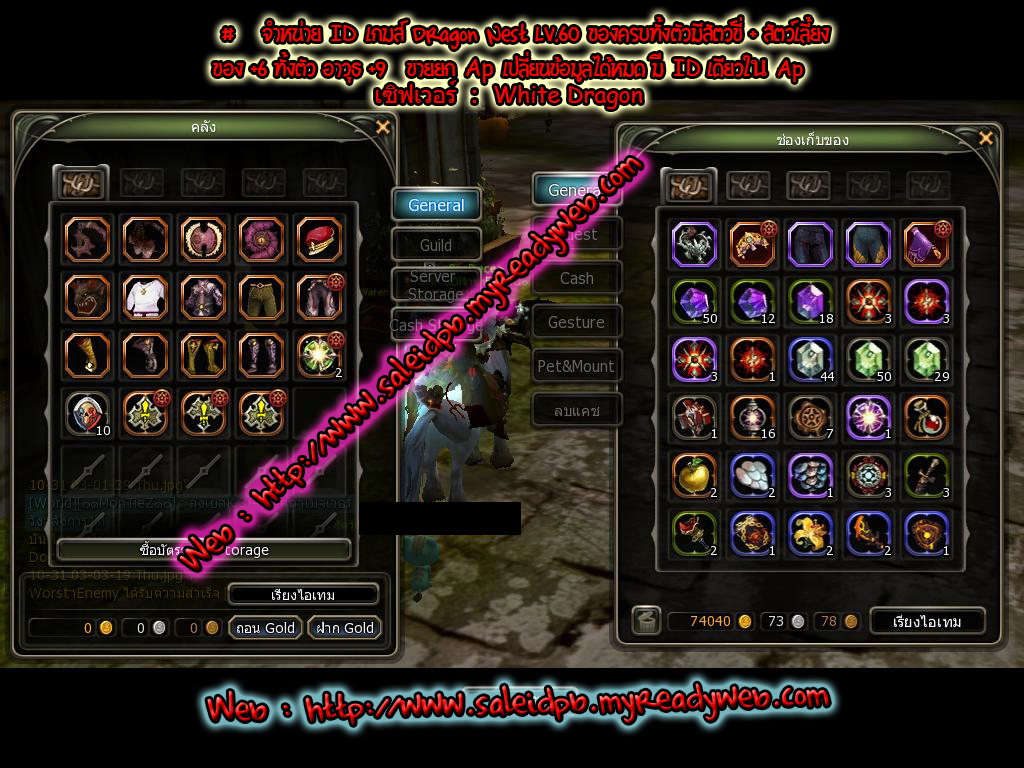Select the olive green pants in storage
Viewport: 1024px width, 768px height.
[x=261, y=297]
